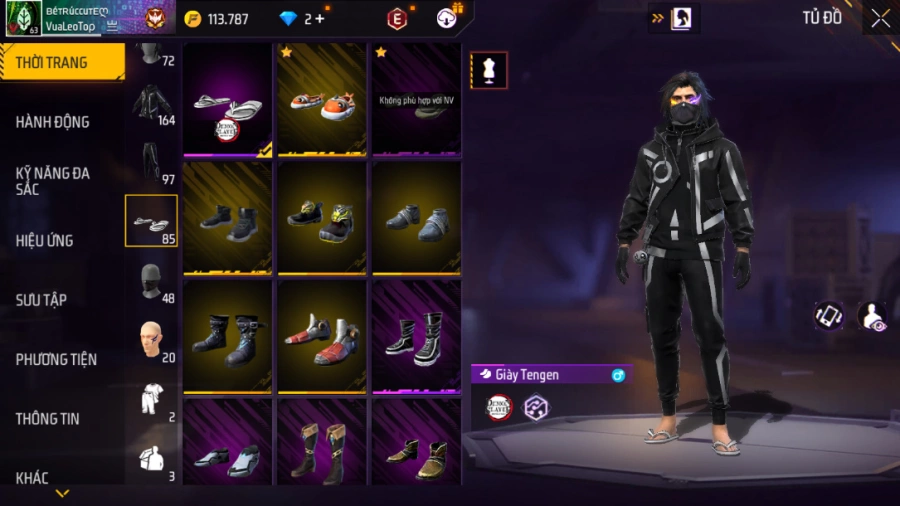Open the Phương Tiện category
900x506 pixels.
click(53, 359)
